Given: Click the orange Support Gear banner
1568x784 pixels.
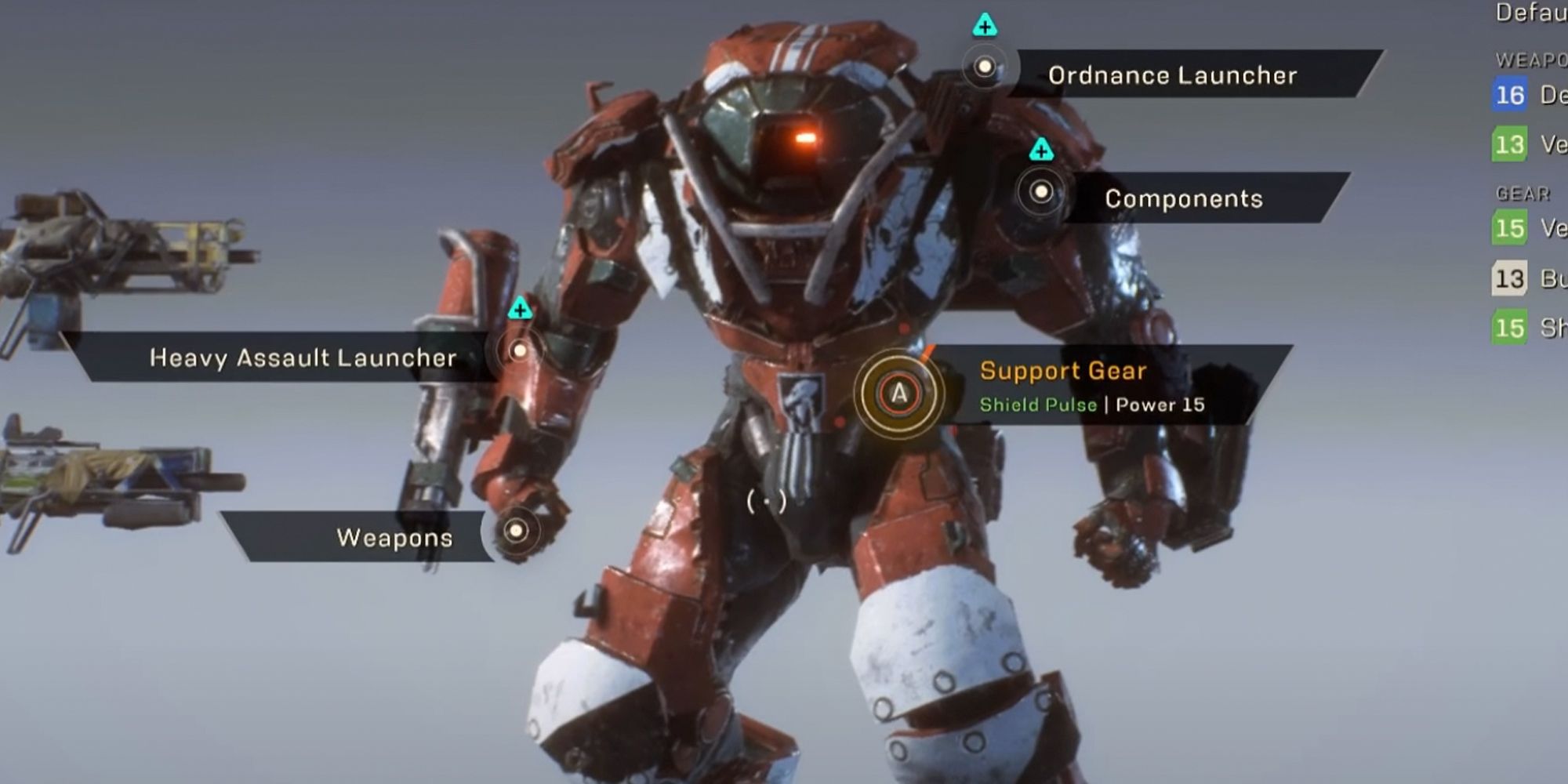Looking at the screenshot, I should point(1062,372).
